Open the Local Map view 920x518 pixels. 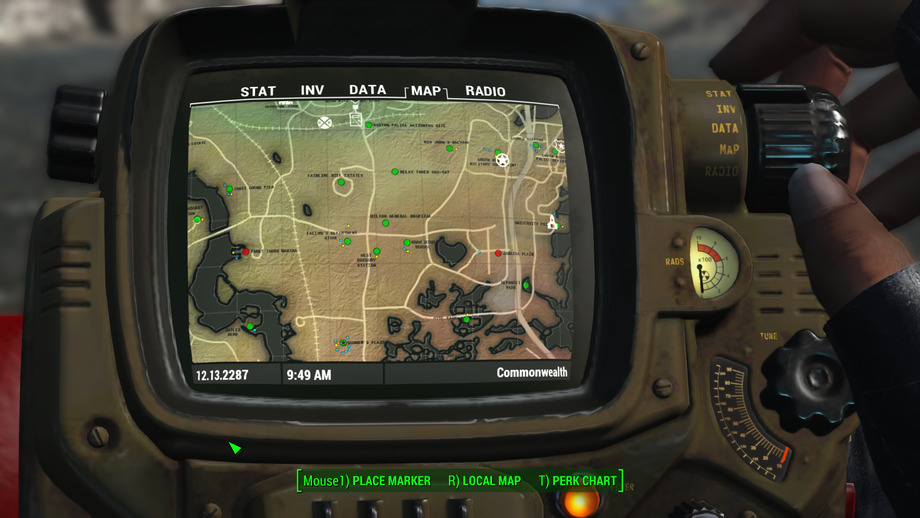tap(484, 481)
